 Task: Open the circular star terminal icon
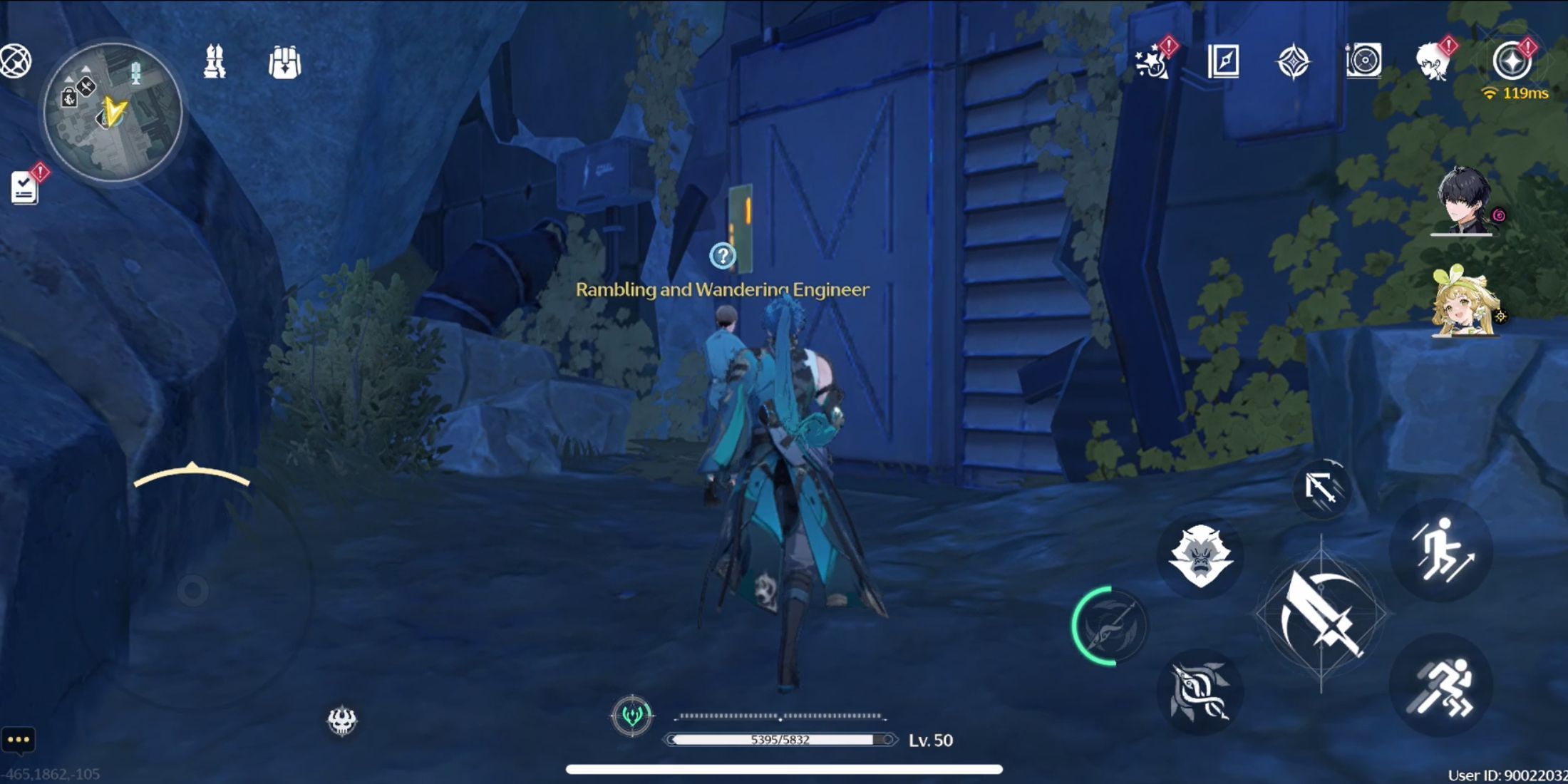[1511, 61]
